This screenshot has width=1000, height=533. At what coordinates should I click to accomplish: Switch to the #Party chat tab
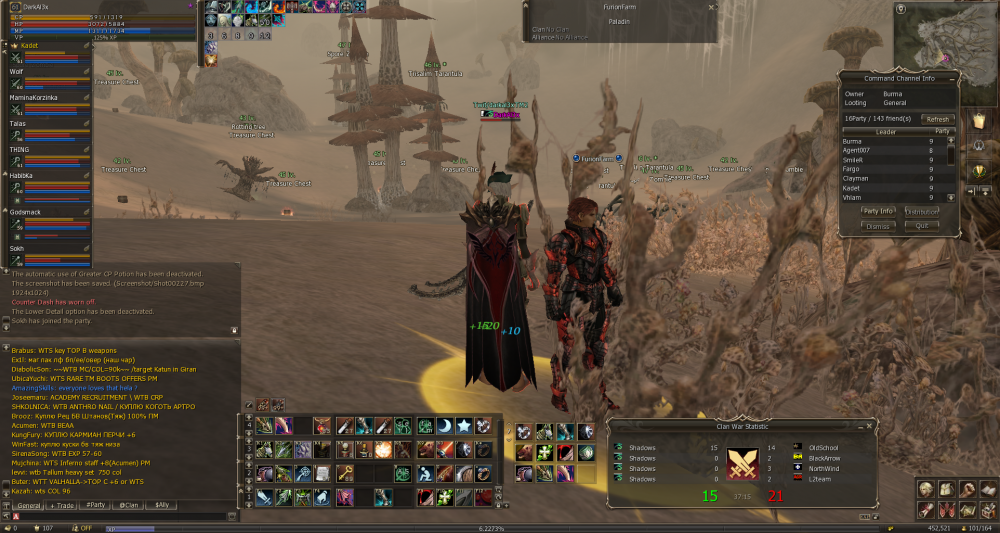pos(95,505)
